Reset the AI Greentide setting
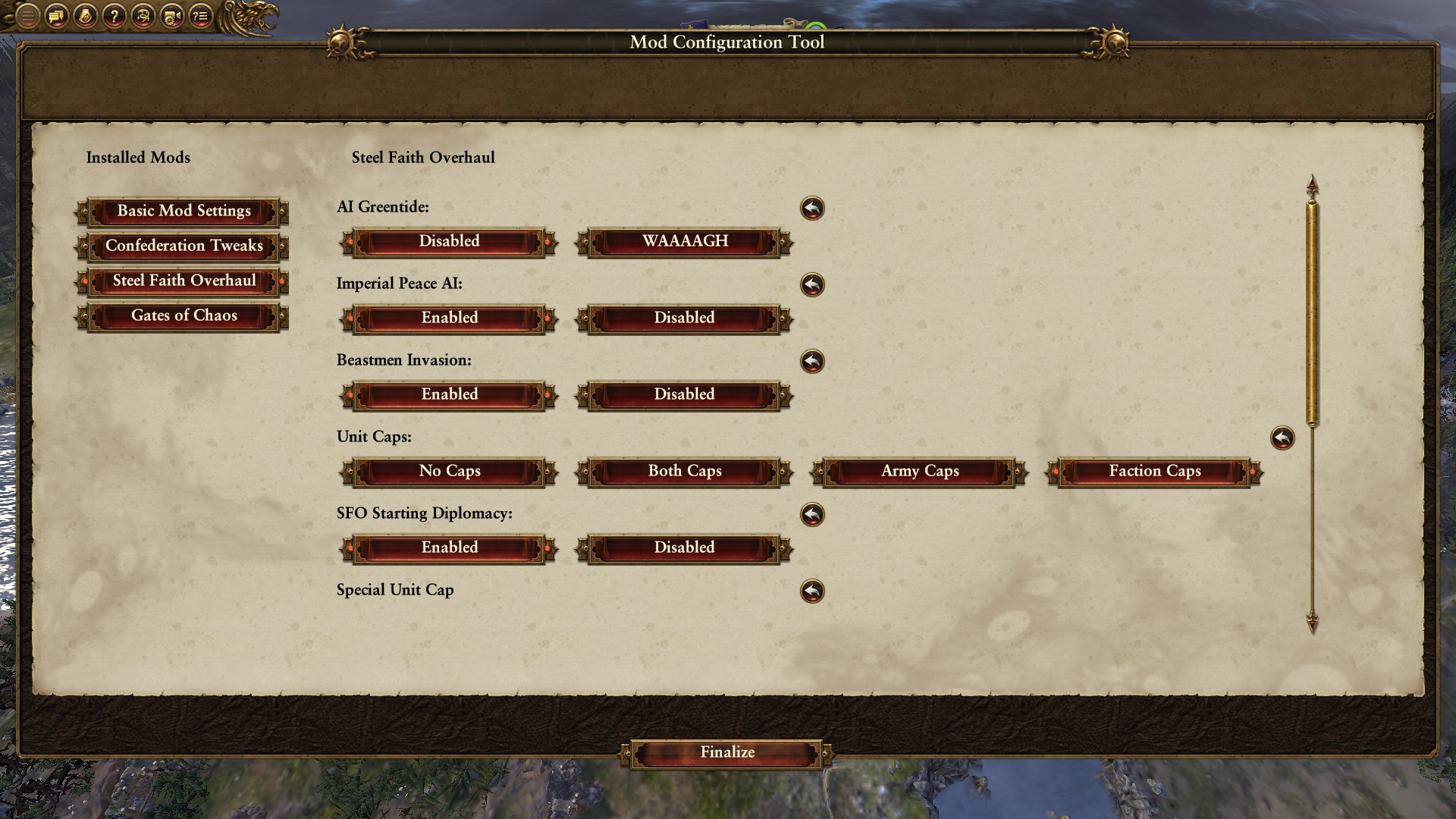The height and width of the screenshot is (819, 1456). pos(812,209)
